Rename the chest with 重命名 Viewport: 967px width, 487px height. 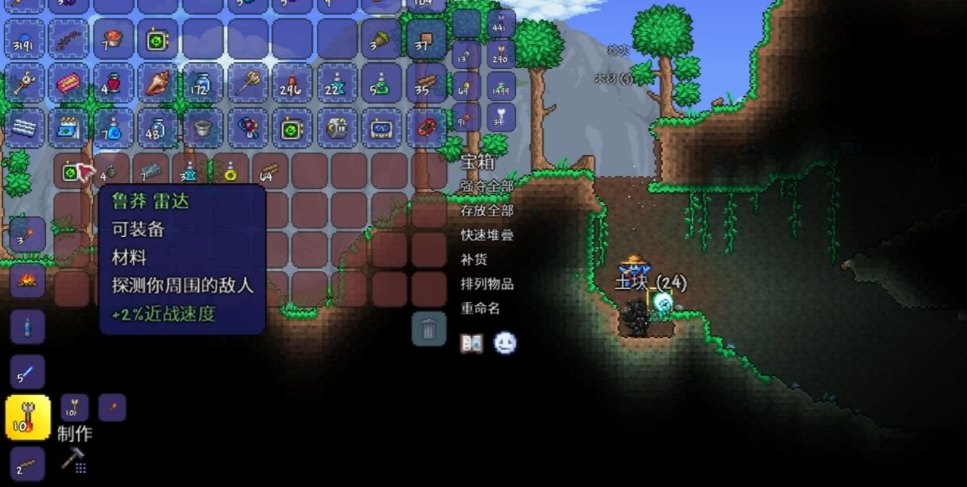coord(480,308)
